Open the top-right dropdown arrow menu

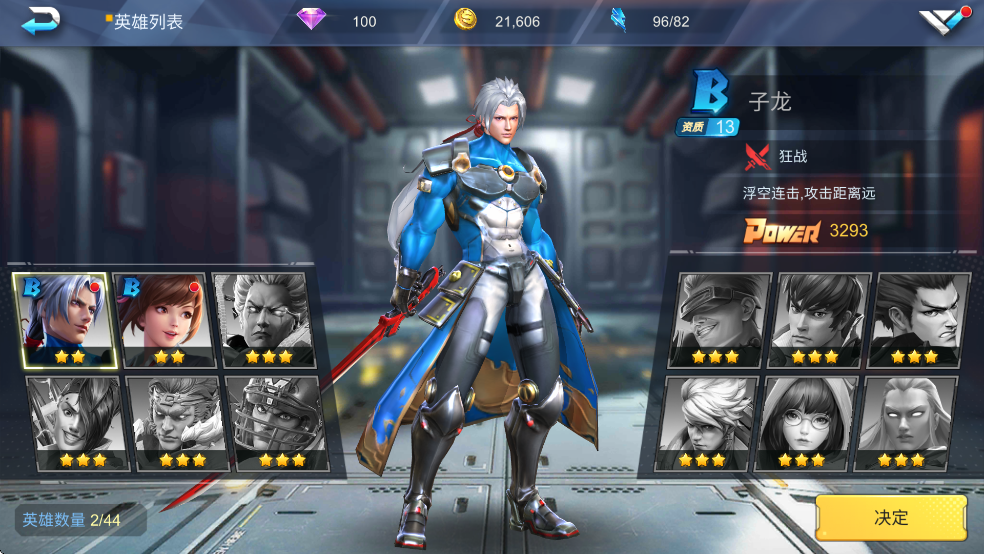click(x=944, y=21)
